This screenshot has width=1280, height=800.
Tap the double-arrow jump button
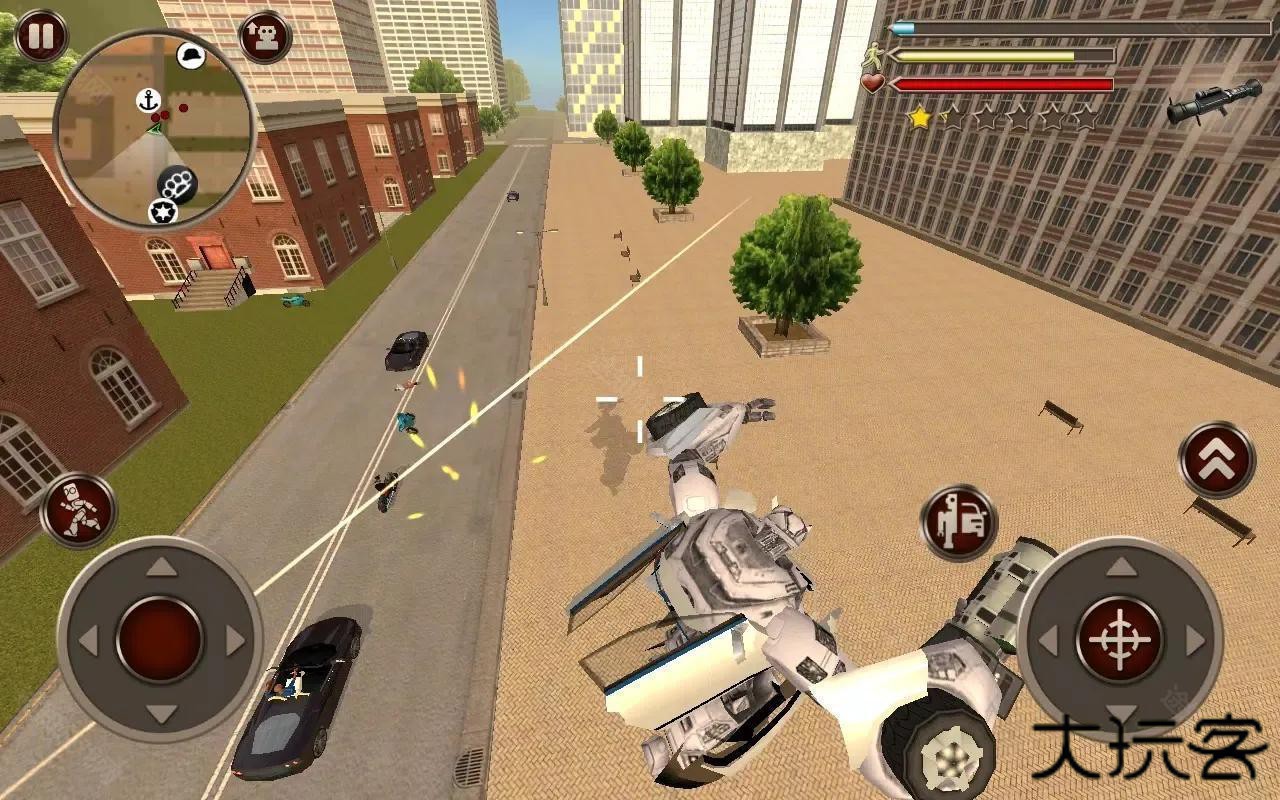pos(1216,460)
